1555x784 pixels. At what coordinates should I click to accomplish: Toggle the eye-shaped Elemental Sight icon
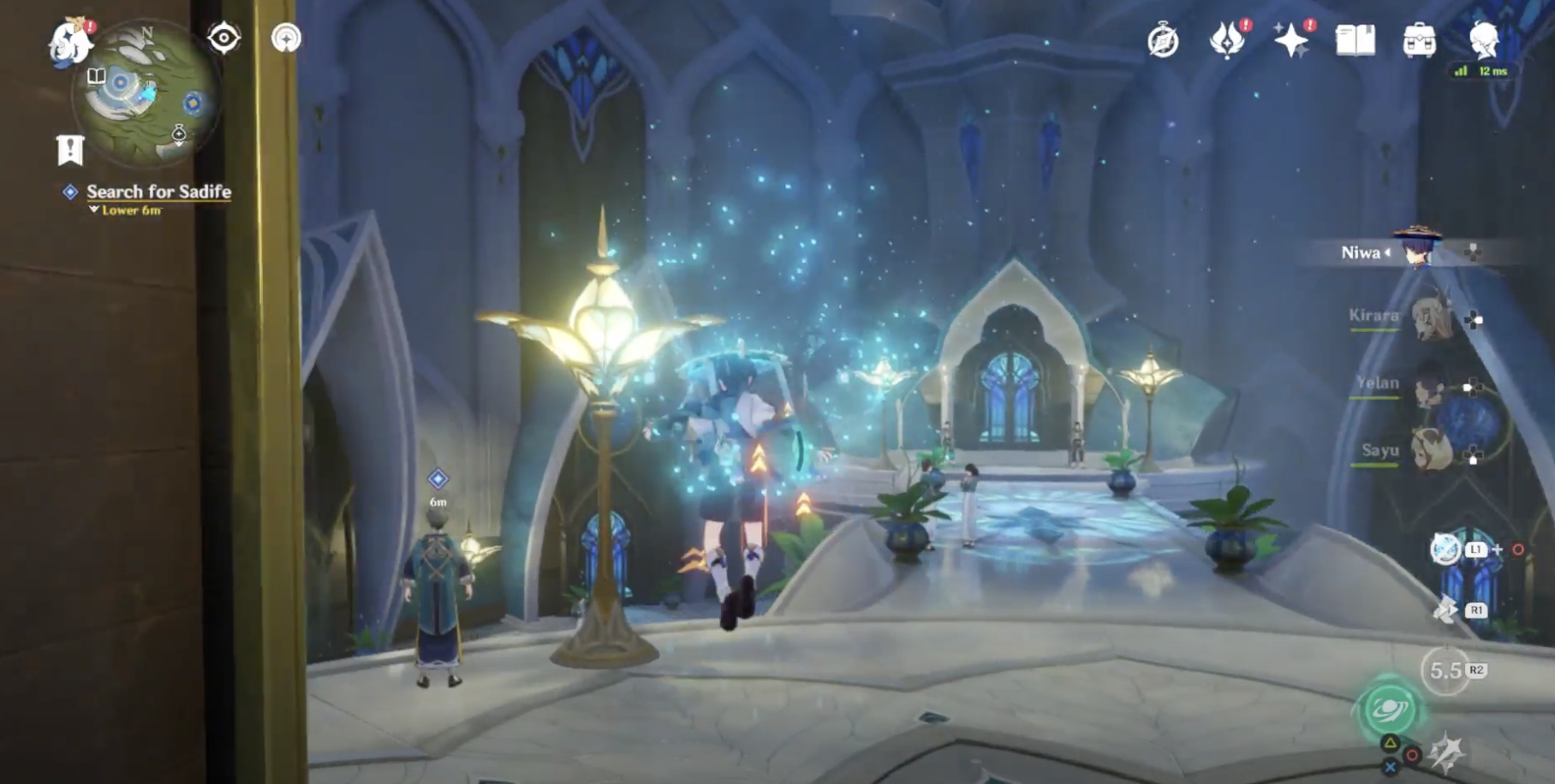[223, 39]
